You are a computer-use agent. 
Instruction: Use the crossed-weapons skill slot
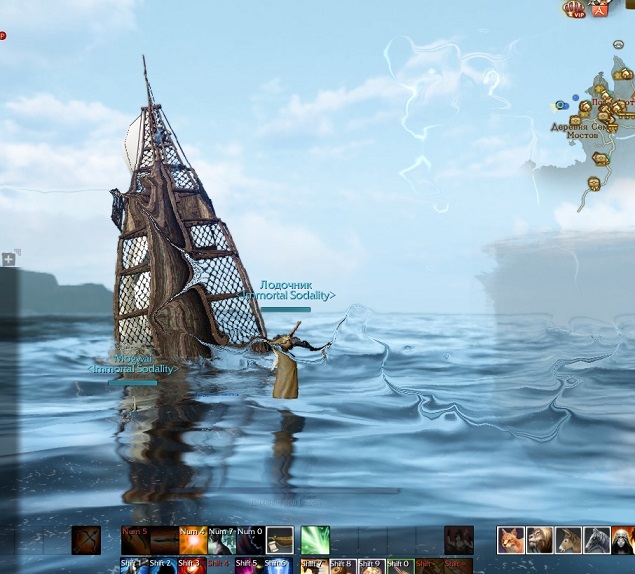click(86, 540)
